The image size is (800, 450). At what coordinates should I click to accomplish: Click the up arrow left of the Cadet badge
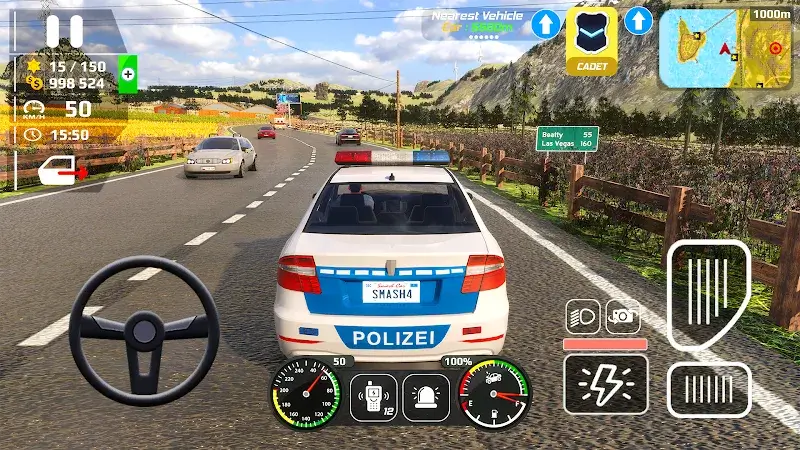[545, 24]
